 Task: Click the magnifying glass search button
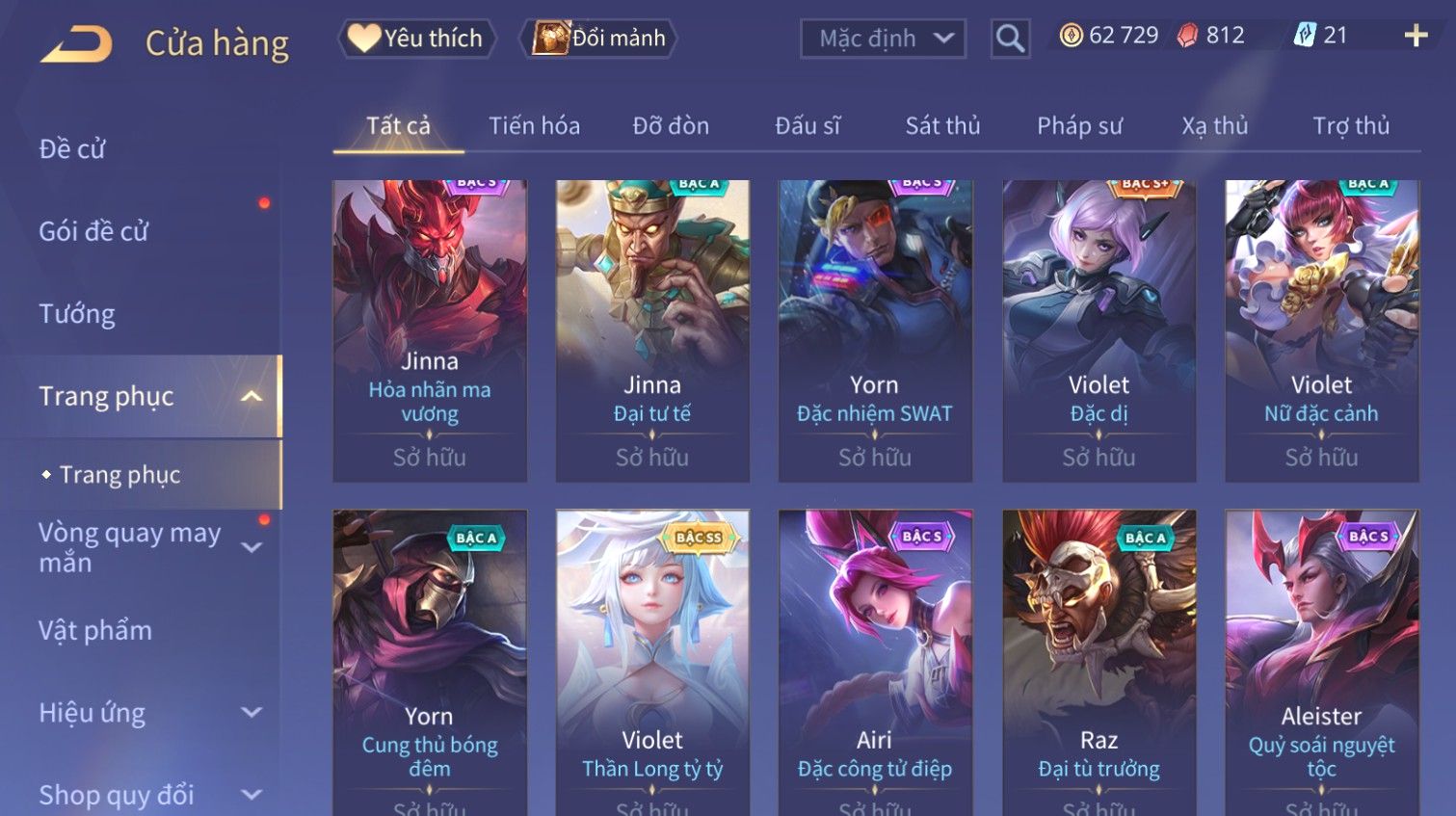point(1010,39)
